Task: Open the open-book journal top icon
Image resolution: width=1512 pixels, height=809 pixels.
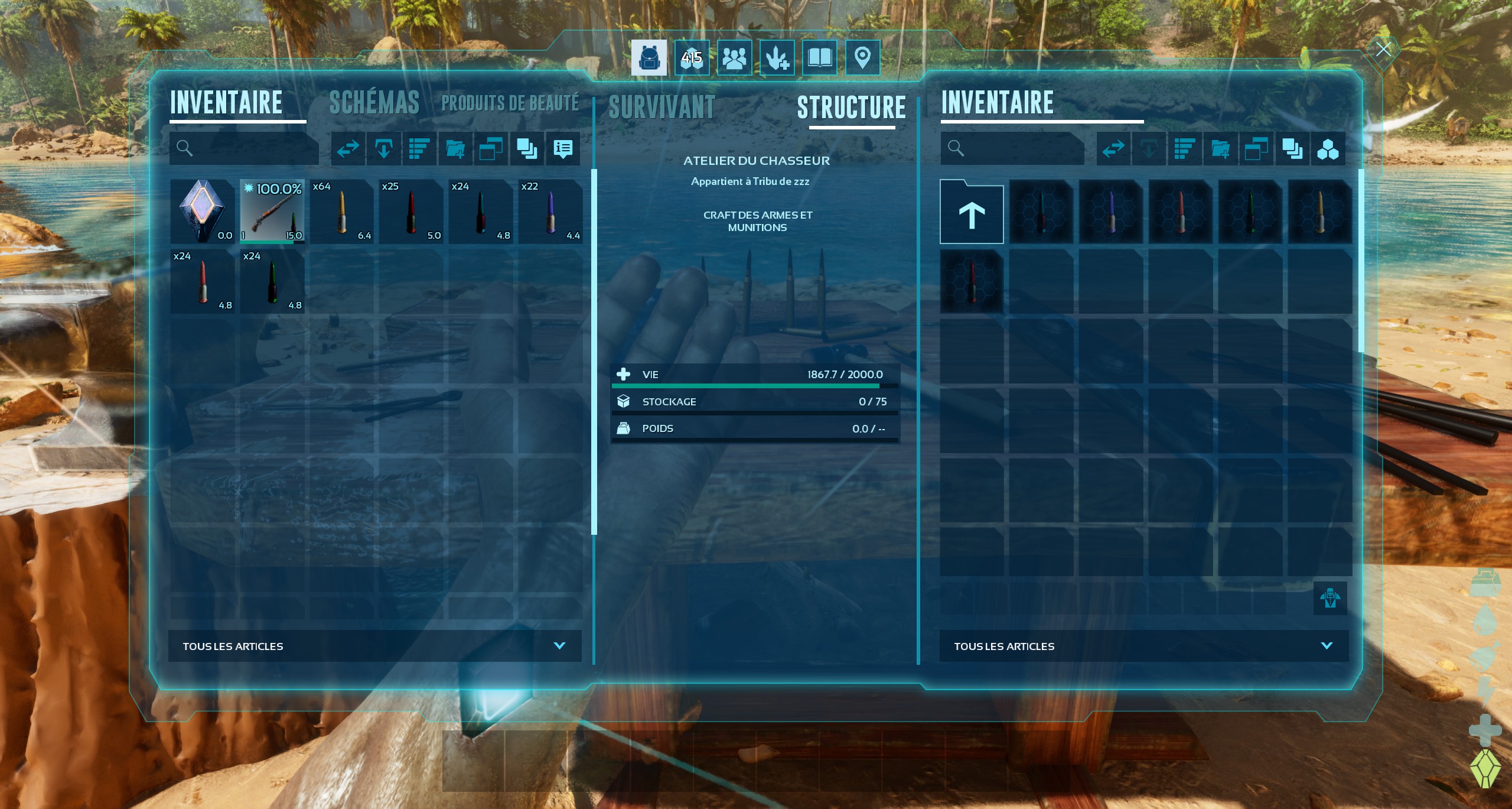Action: pos(819,58)
